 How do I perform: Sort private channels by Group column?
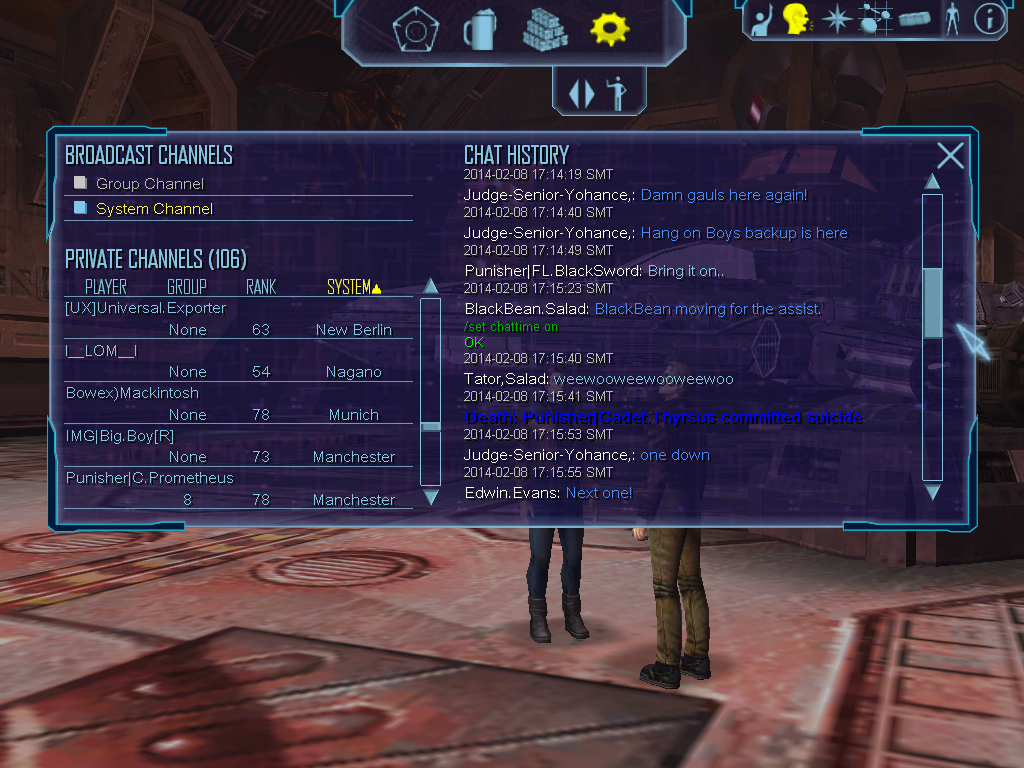187,287
